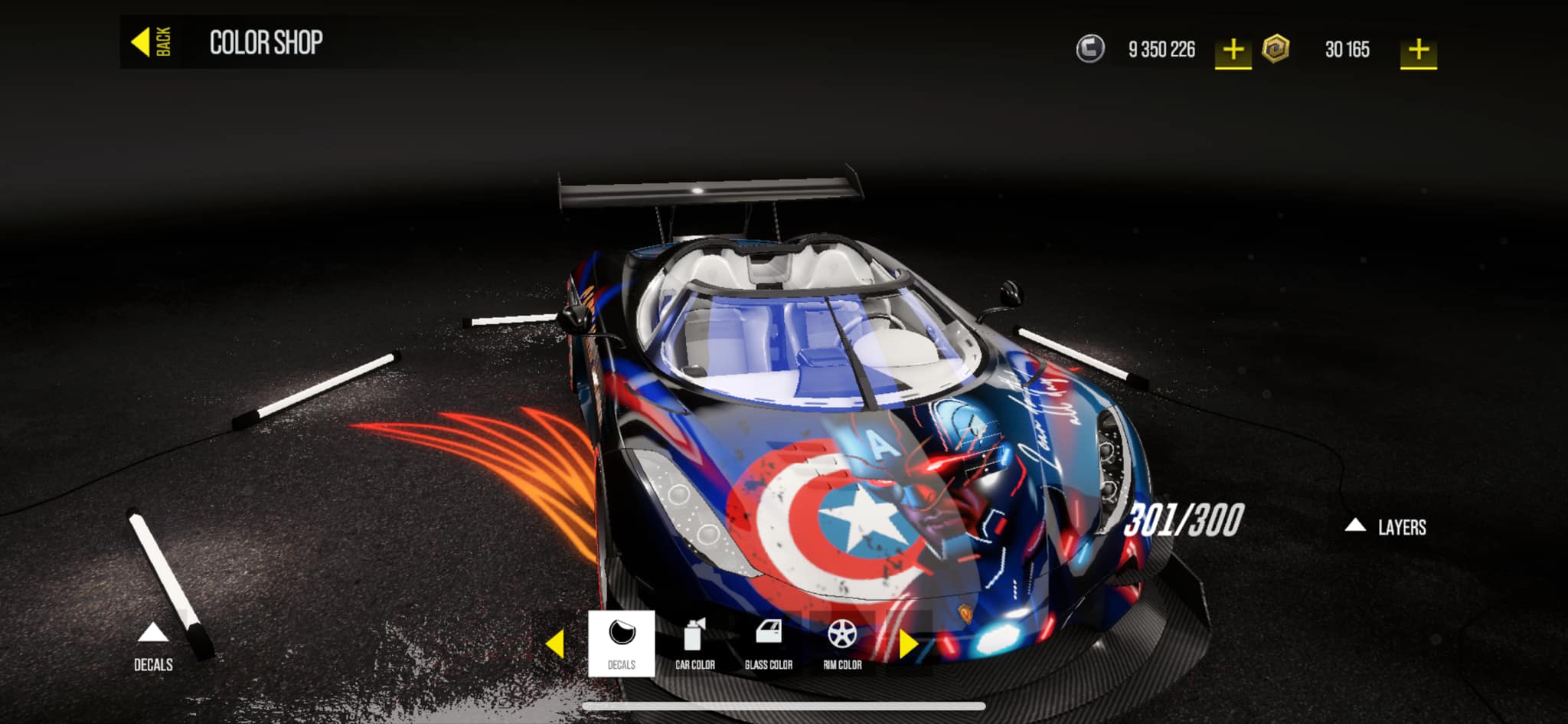Go back from the Color Shop
Screen dimensions: 1568x724
point(152,42)
